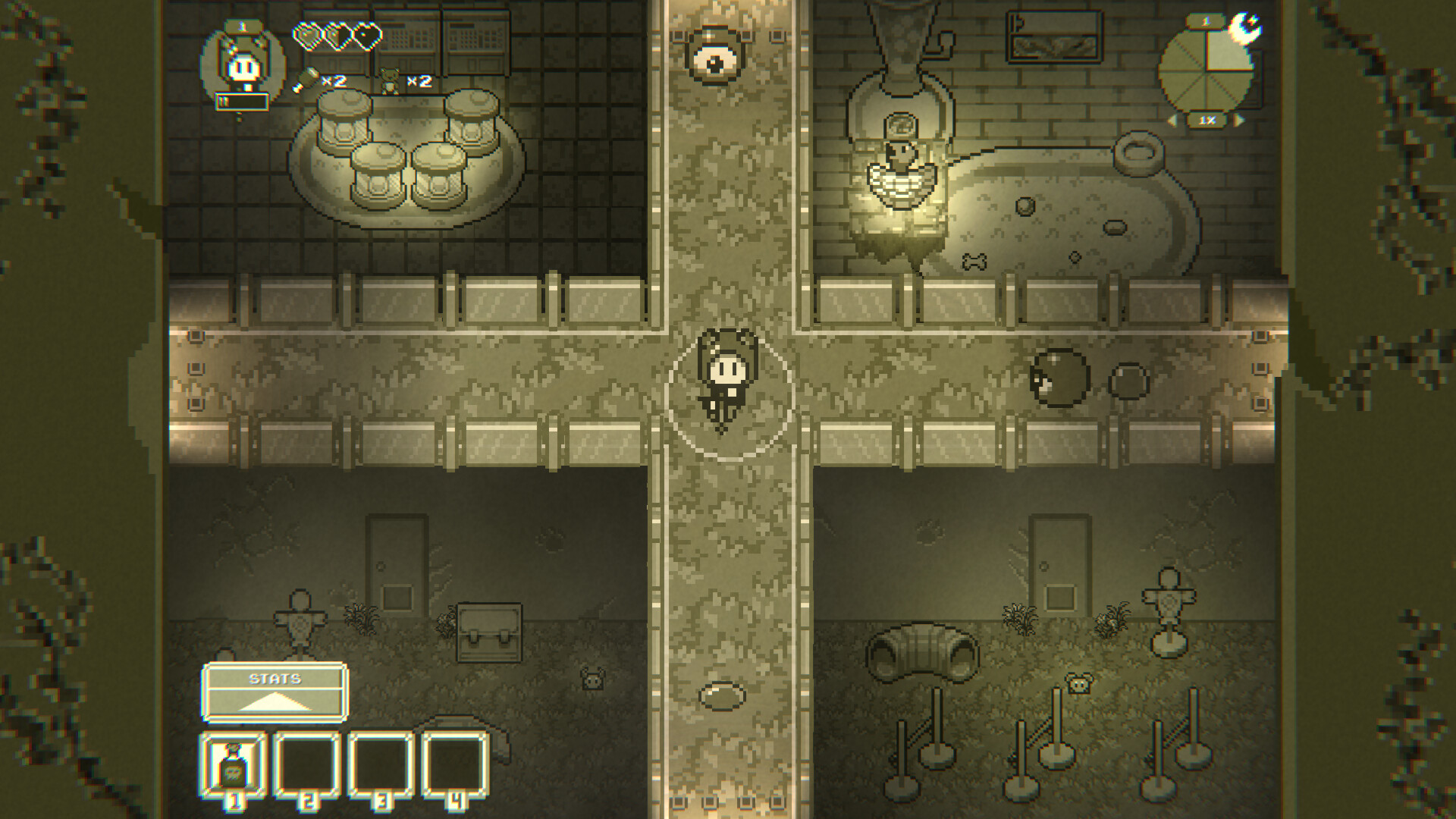
Task: Click the right arrow beside the 1X speed
Action: point(1239,120)
